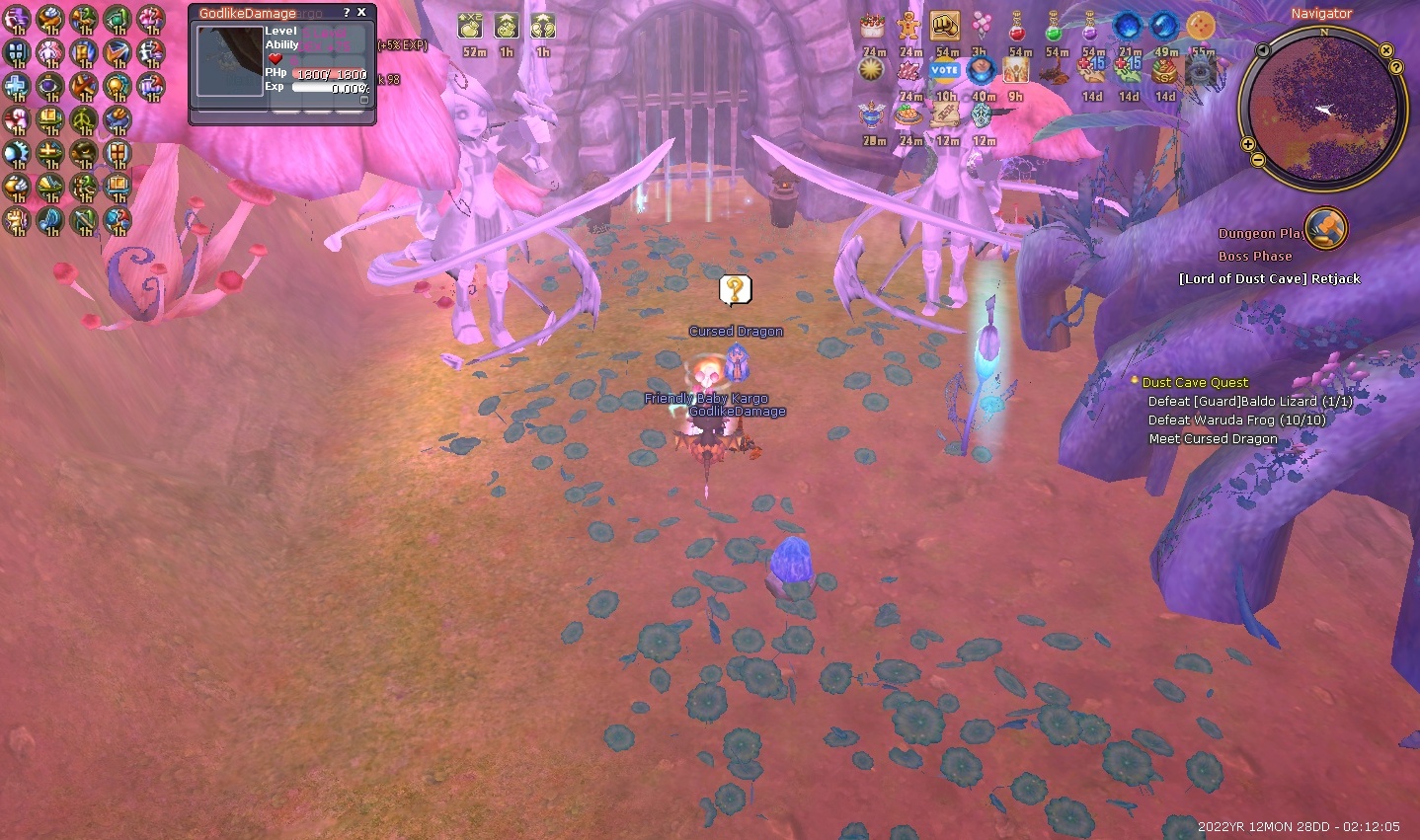Collapse the Navigator with the arrow button
The image size is (1420, 840).
tap(1262, 50)
